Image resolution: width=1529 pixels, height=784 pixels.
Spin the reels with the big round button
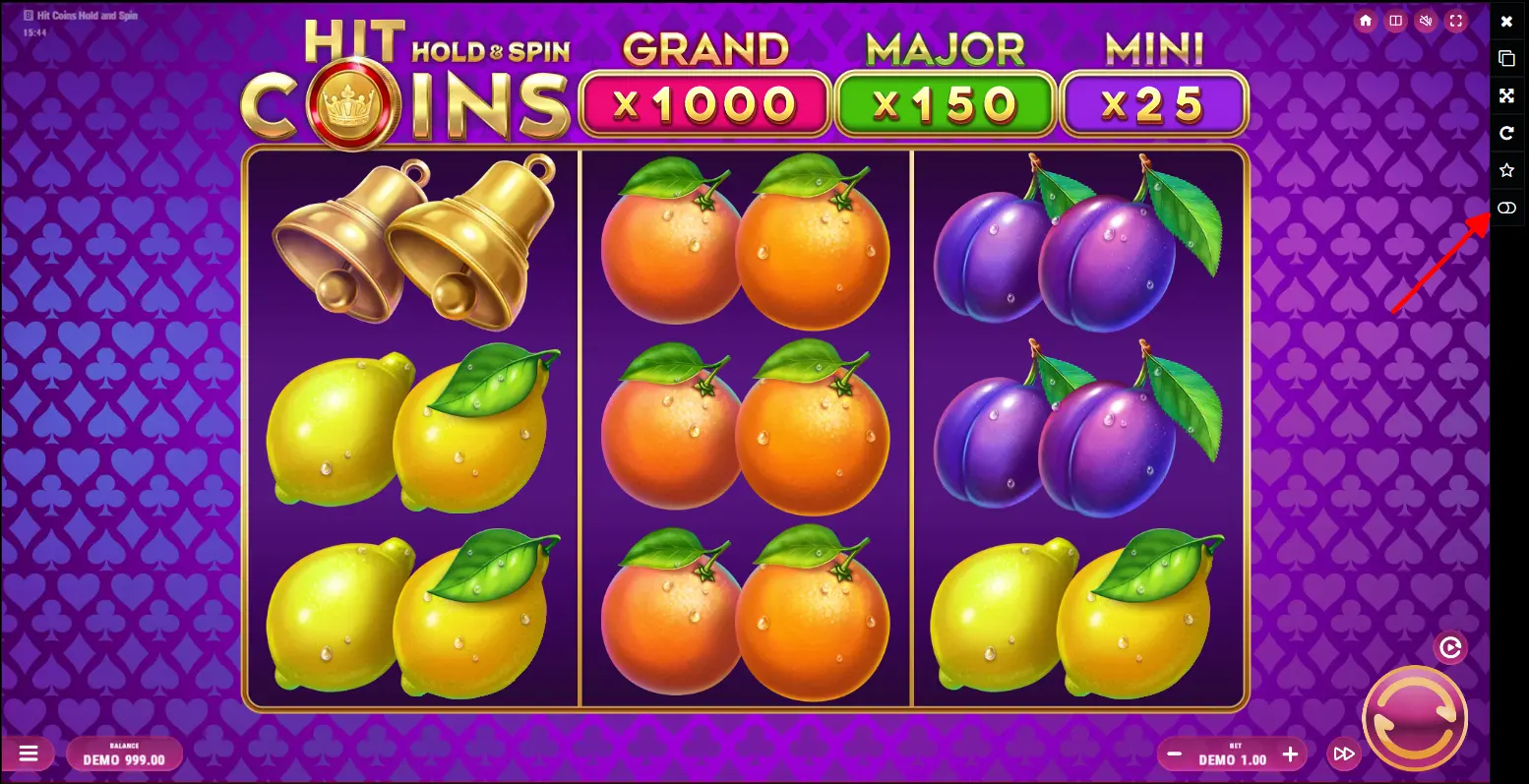pos(1414,719)
